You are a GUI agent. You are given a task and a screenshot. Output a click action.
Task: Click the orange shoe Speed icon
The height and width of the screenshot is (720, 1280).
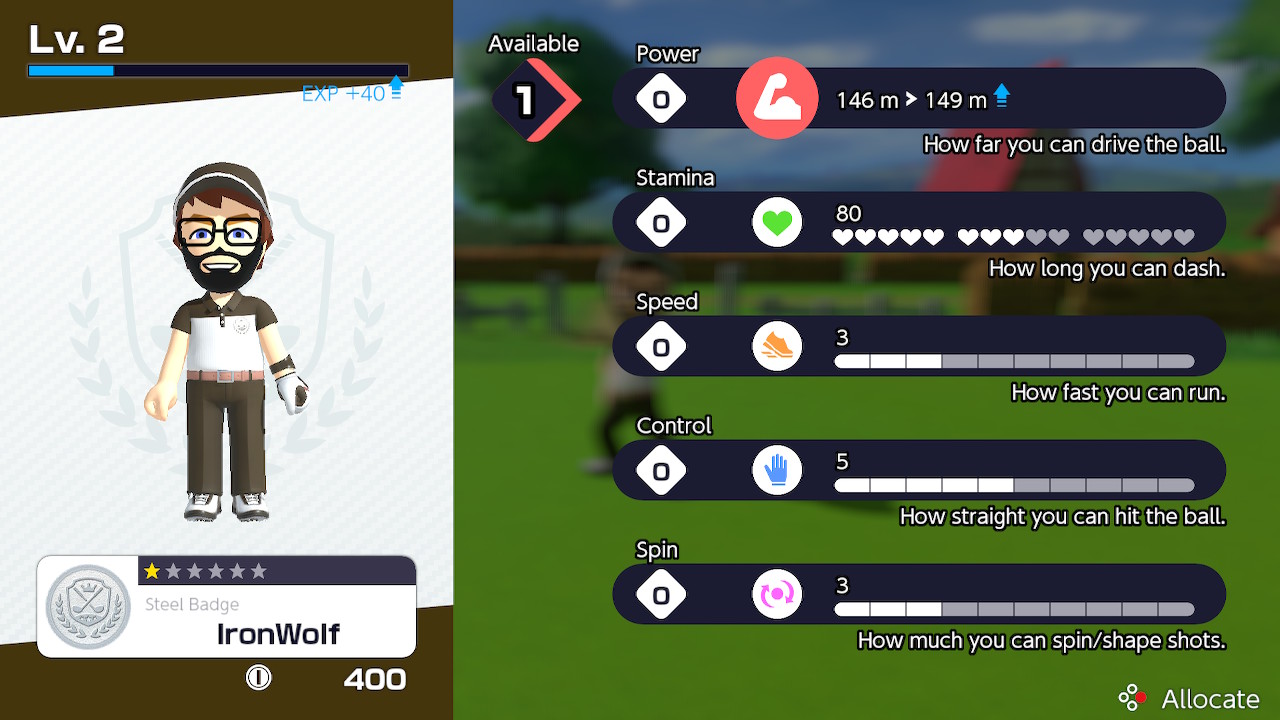pos(777,346)
